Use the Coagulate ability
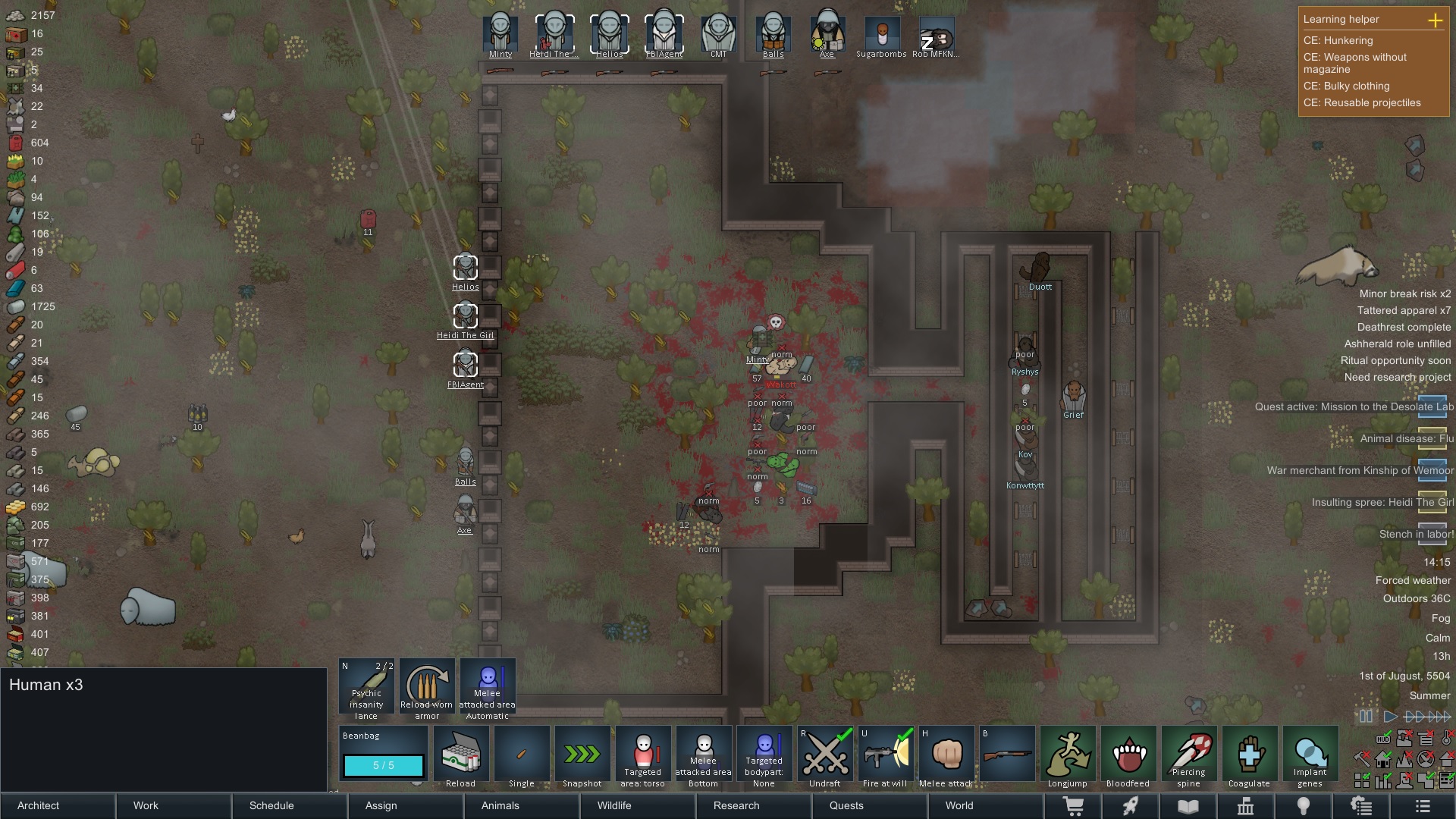Viewport: 1456px width, 819px height. point(1249,757)
